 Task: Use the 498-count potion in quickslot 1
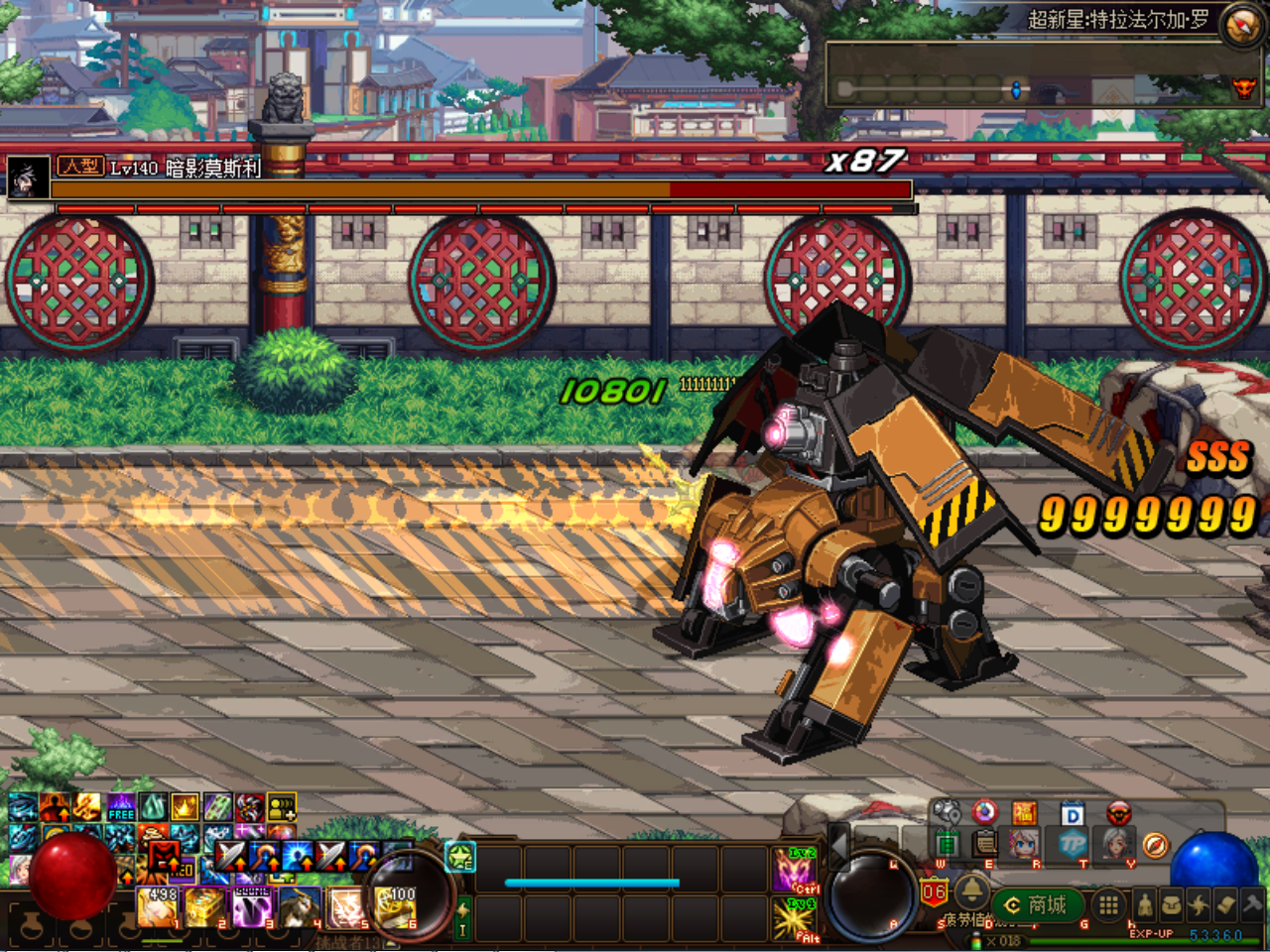pos(158,905)
